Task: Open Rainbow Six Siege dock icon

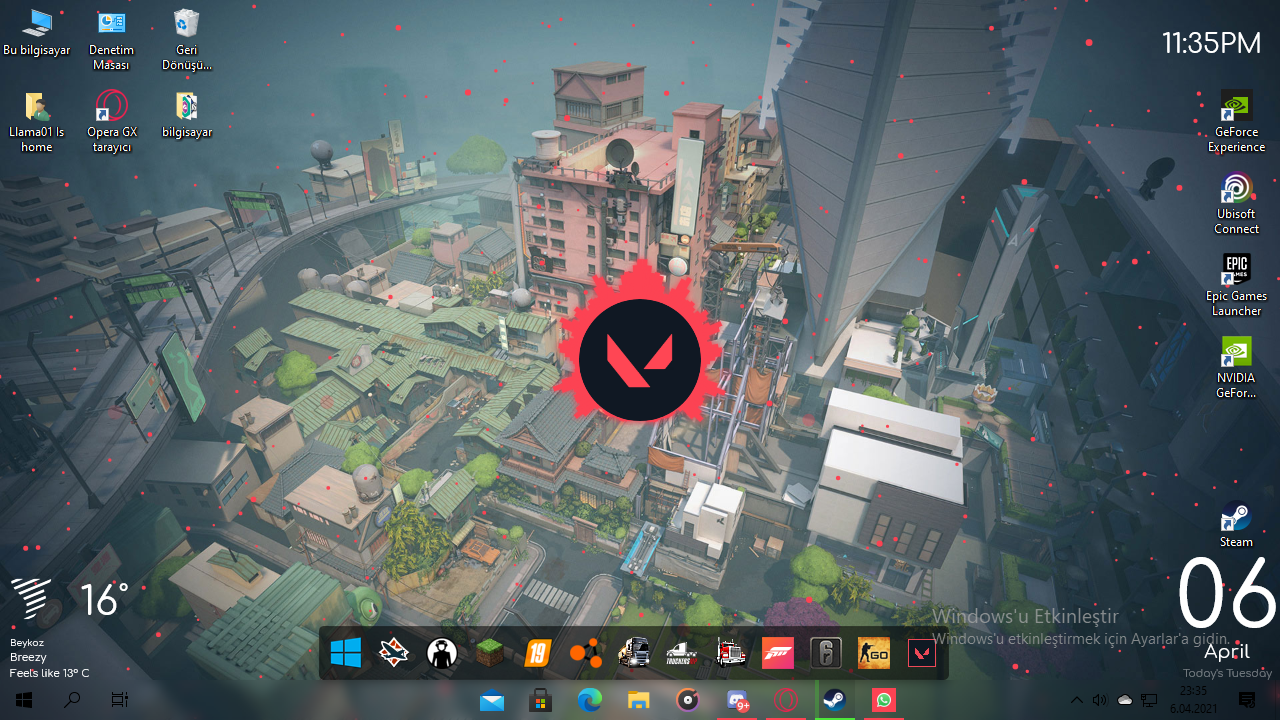Action: coord(826,654)
